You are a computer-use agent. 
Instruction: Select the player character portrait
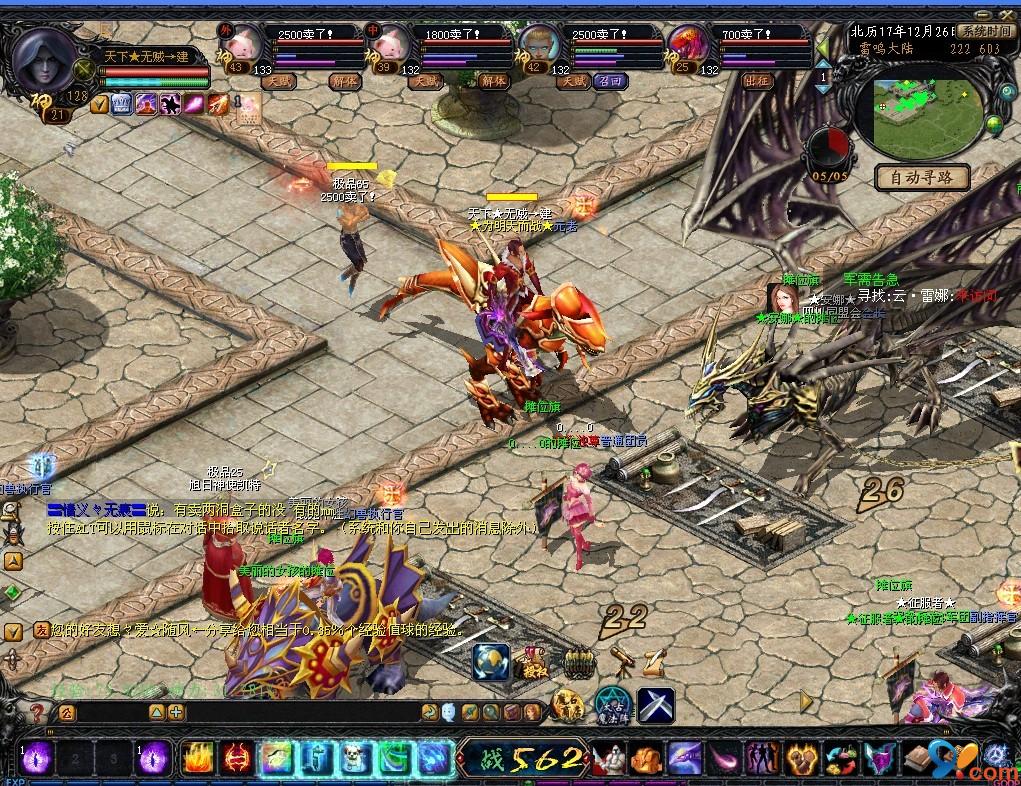click(47, 58)
